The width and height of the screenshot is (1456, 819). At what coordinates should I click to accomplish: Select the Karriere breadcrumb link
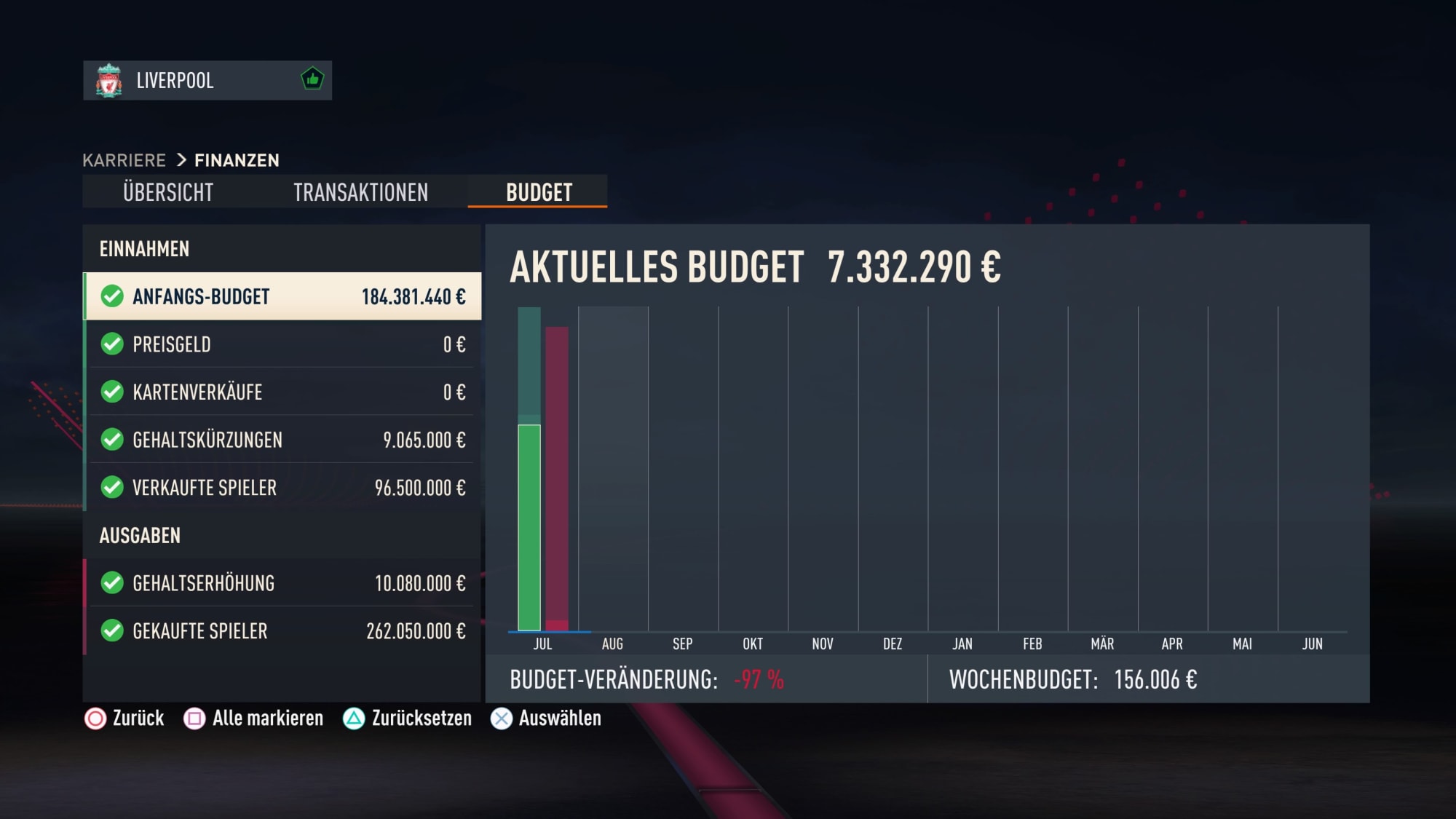click(x=124, y=160)
